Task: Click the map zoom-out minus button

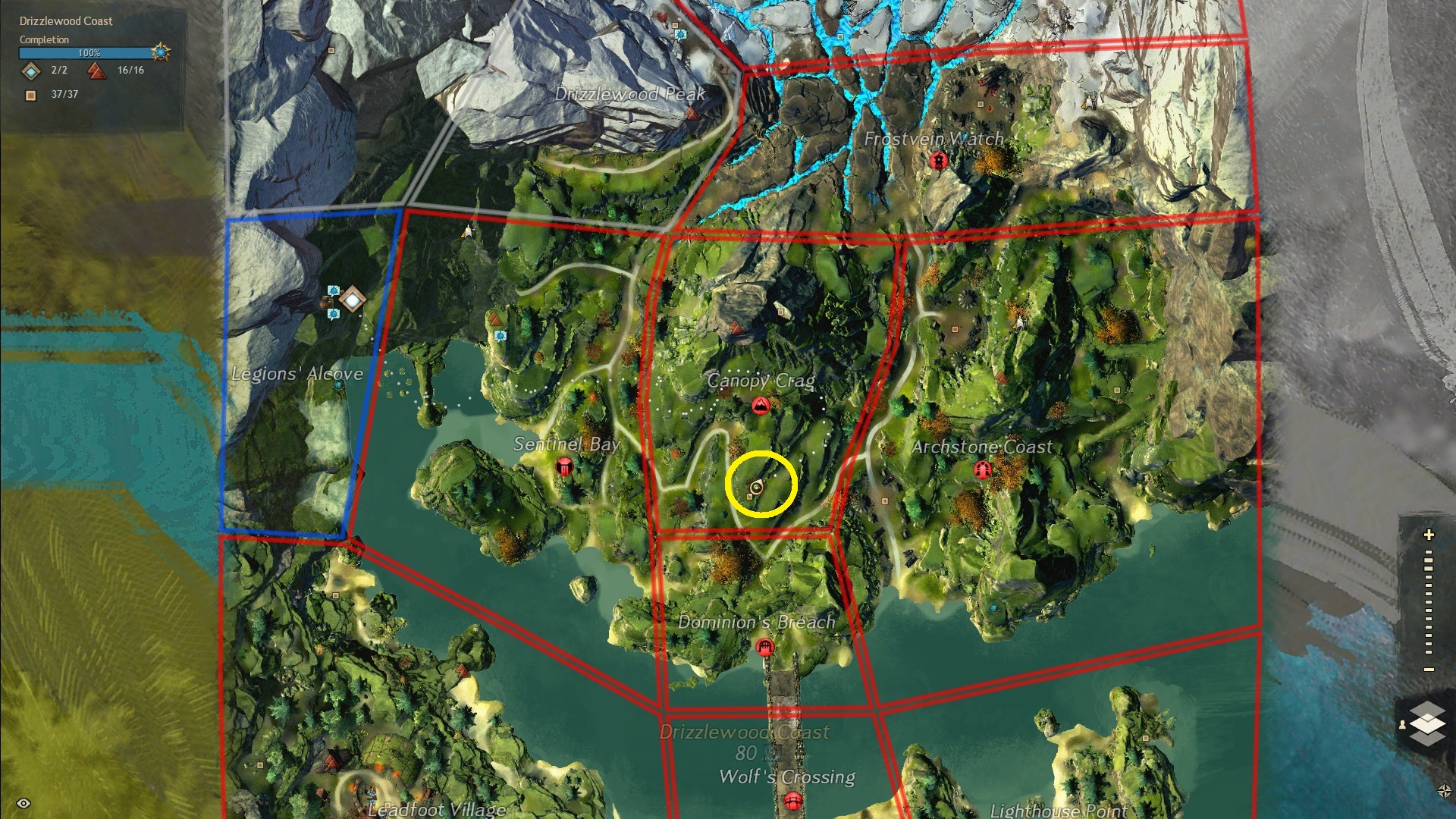Action: coord(1429,670)
